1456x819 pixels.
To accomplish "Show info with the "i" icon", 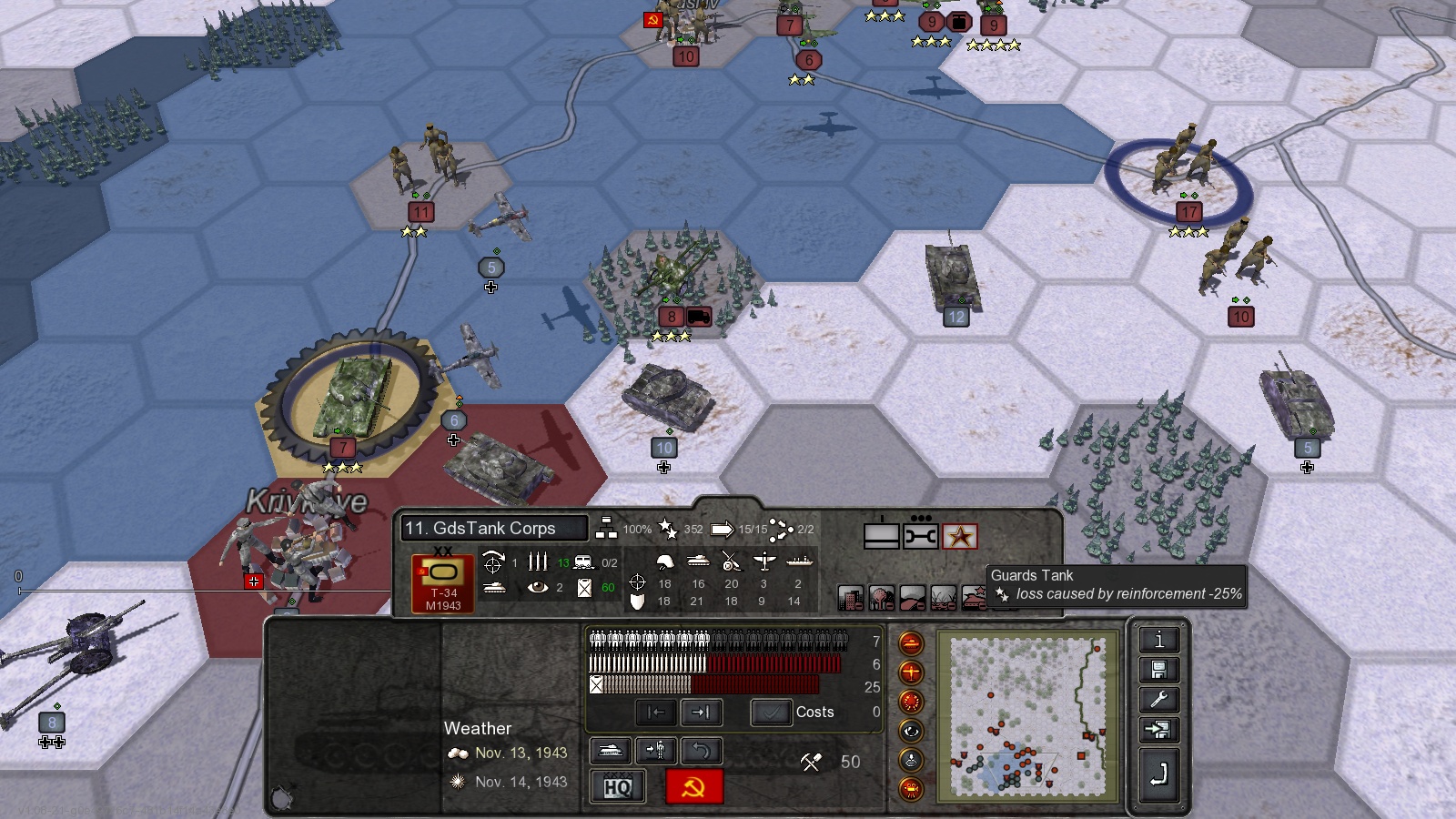I will [1159, 640].
